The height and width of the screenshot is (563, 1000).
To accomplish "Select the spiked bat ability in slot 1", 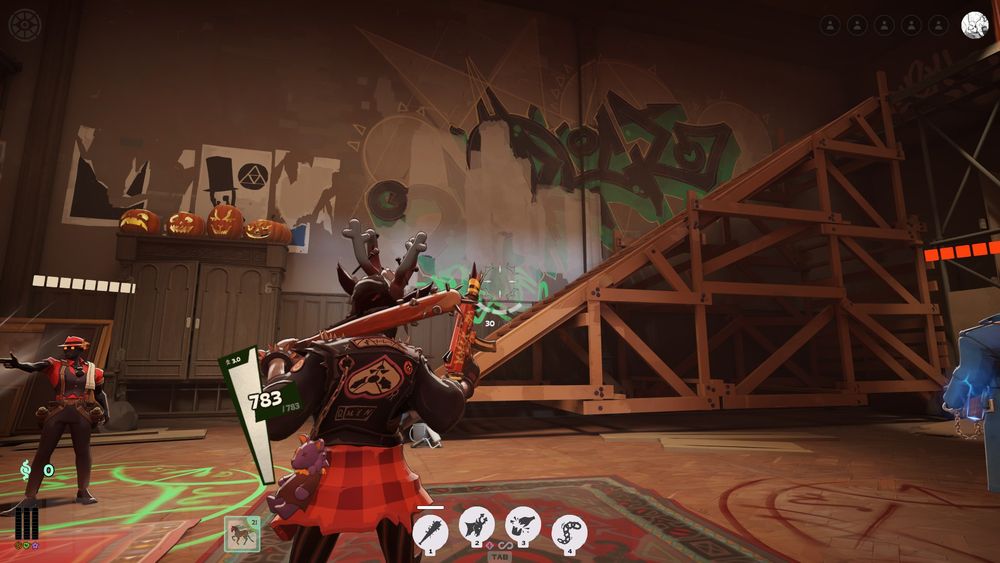I will pos(430,530).
